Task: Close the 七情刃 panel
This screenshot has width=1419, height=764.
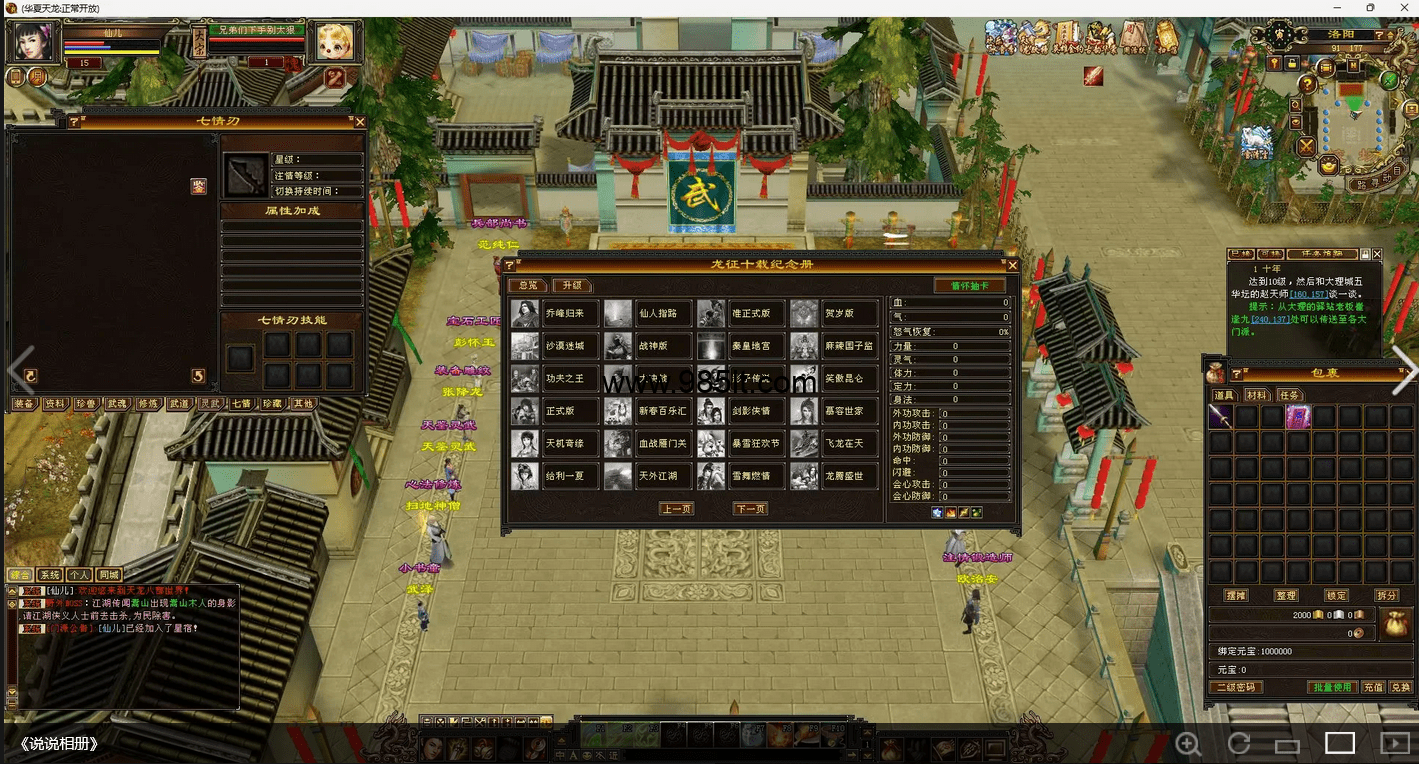Action: coord(360,122)
